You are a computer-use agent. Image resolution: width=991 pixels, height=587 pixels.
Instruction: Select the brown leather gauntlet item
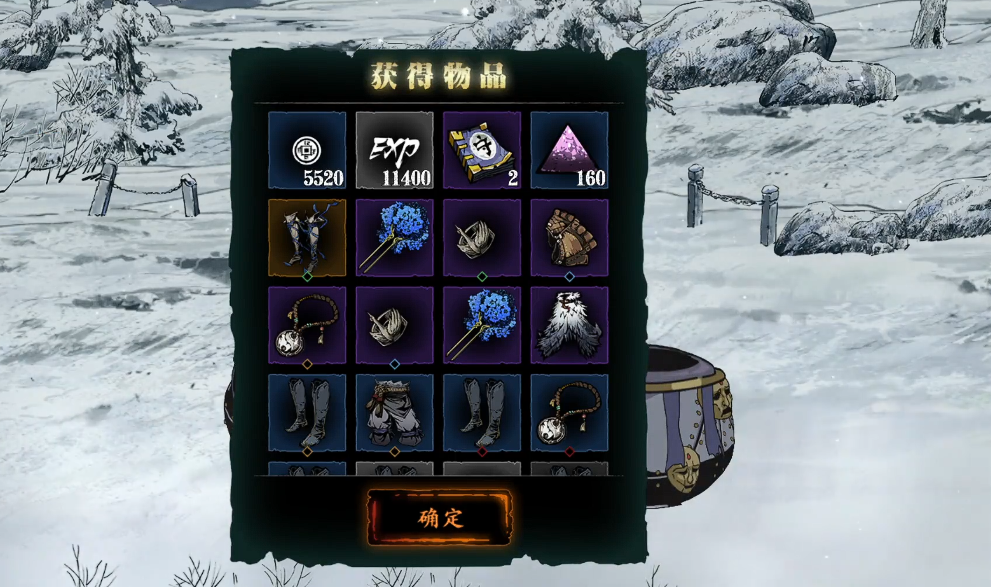(x=569, y=238)
